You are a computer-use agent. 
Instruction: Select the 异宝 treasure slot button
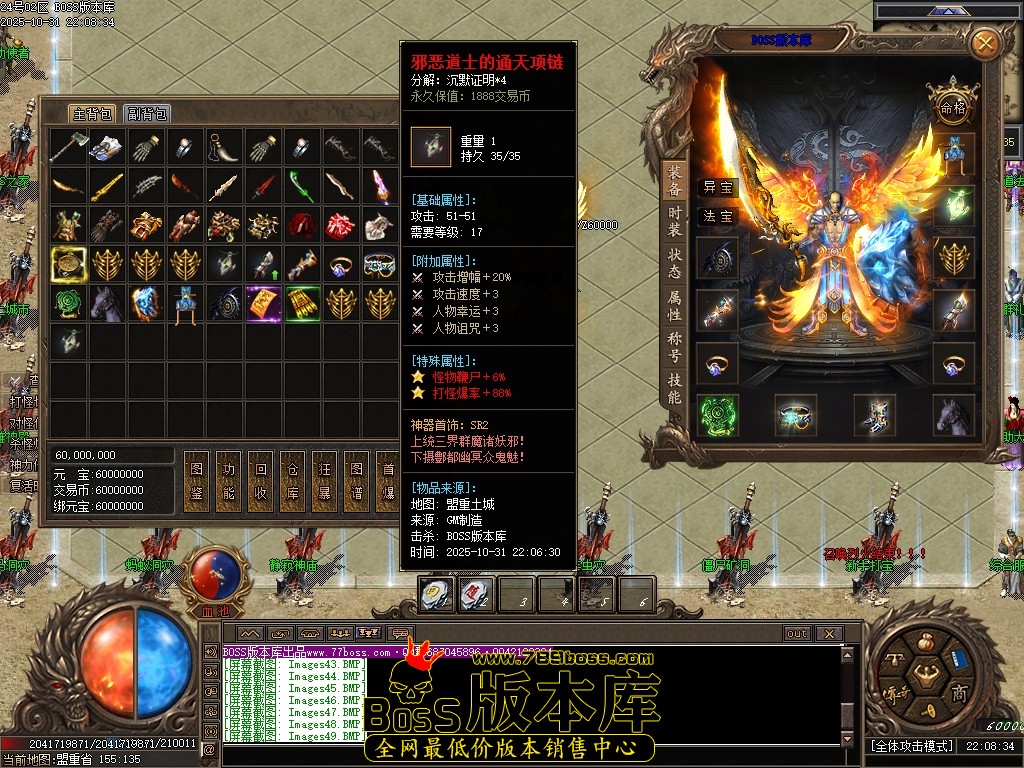[717, 187]
